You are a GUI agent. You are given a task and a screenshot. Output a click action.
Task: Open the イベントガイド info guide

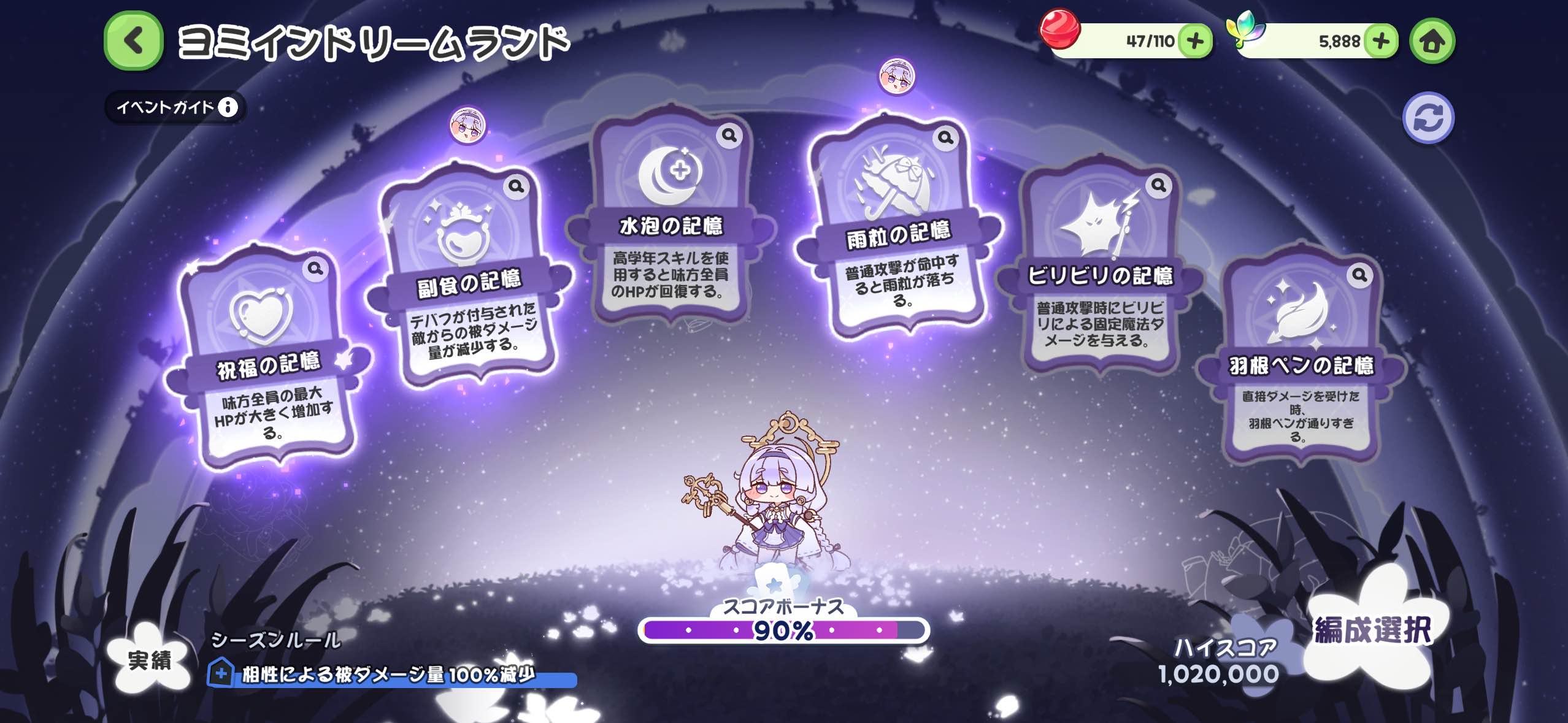pos(176,107)
